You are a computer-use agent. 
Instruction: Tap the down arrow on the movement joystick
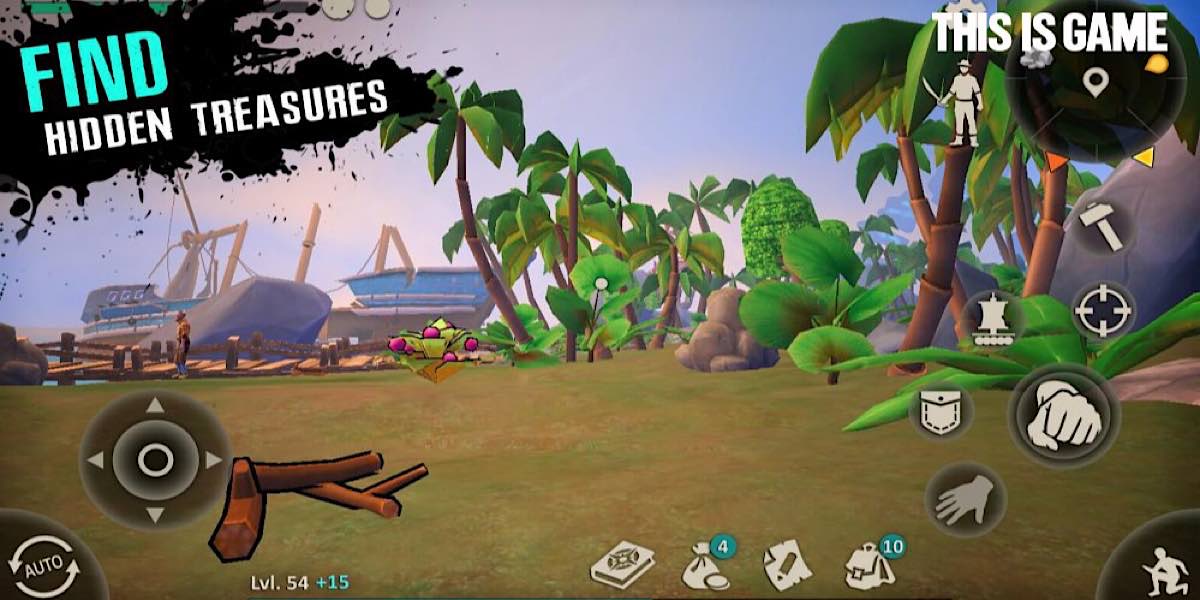point(155,515)
